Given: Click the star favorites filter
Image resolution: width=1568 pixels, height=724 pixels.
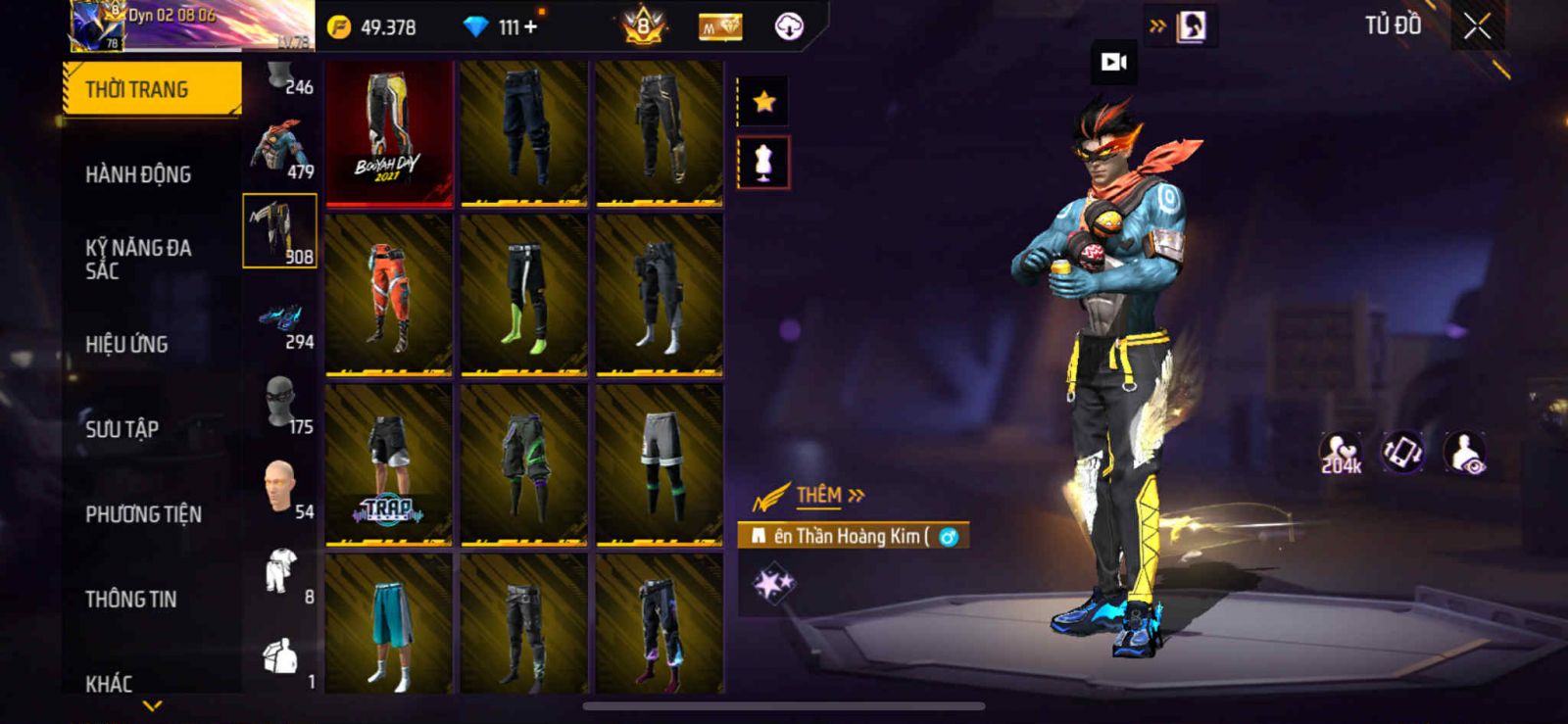Looking at the screenshot, I should (763, 101).
